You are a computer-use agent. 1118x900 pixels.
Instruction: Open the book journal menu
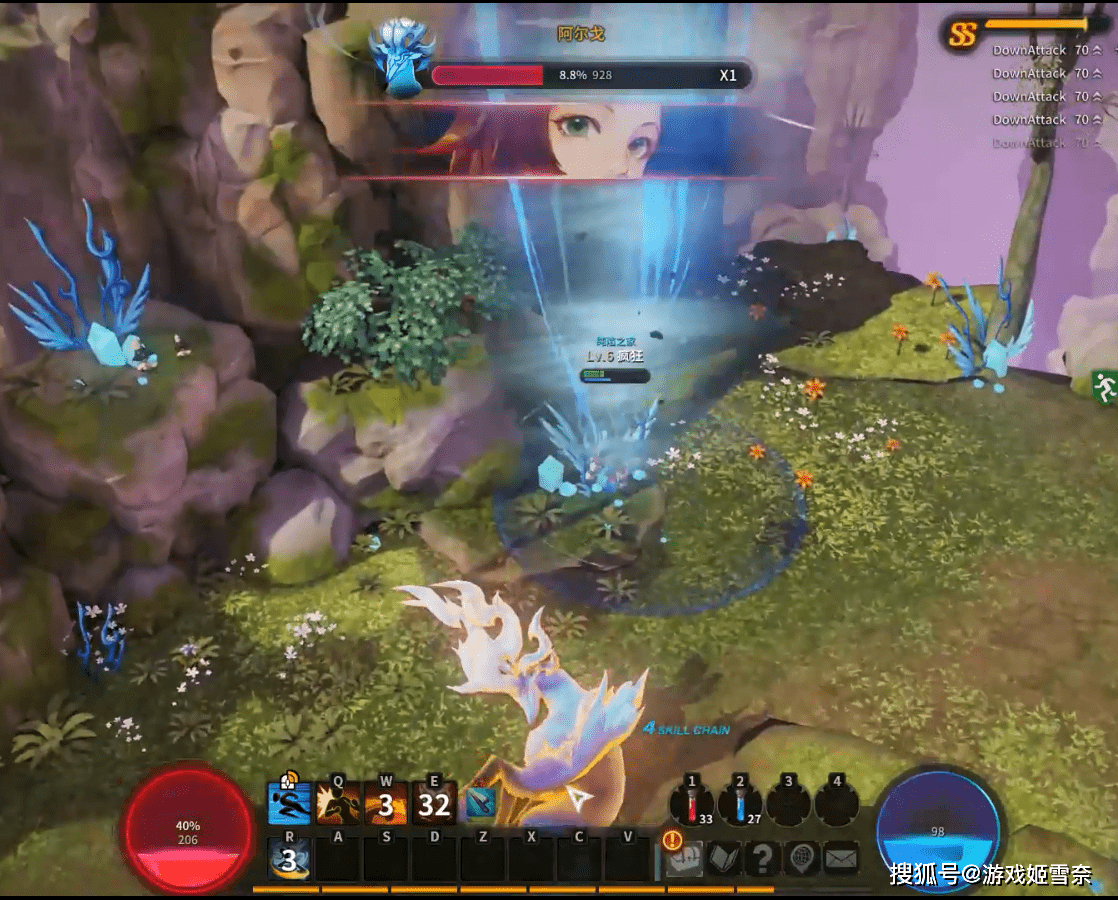(724, 858)
